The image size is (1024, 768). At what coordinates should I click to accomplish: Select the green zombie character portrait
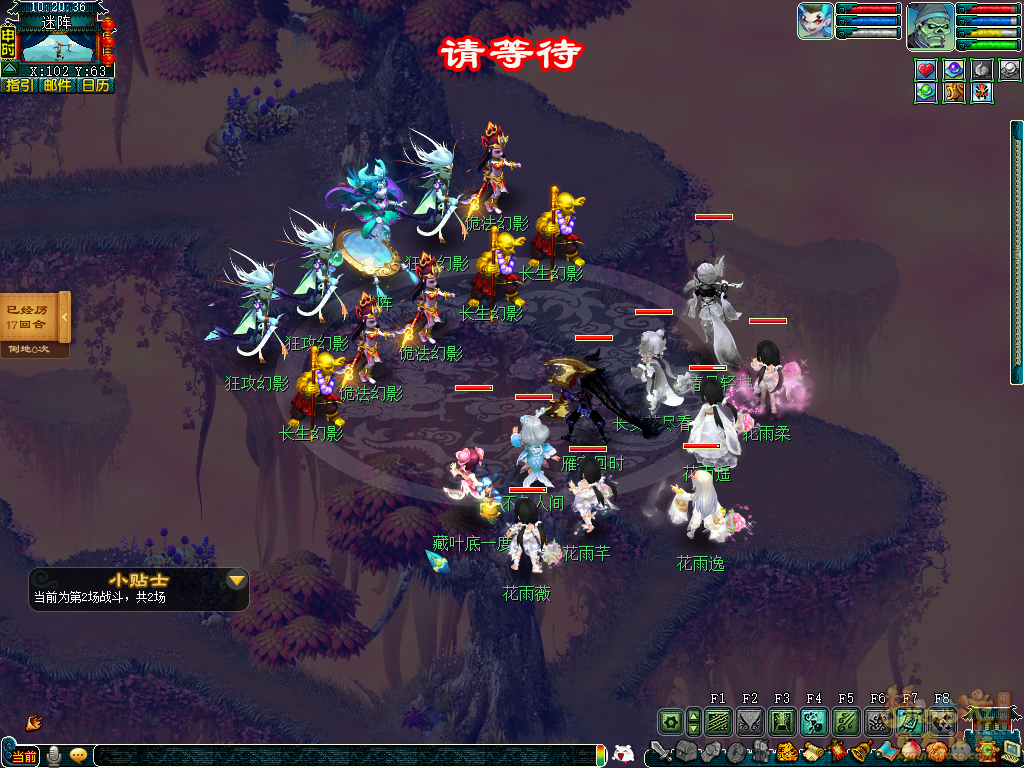coord(930,26)
